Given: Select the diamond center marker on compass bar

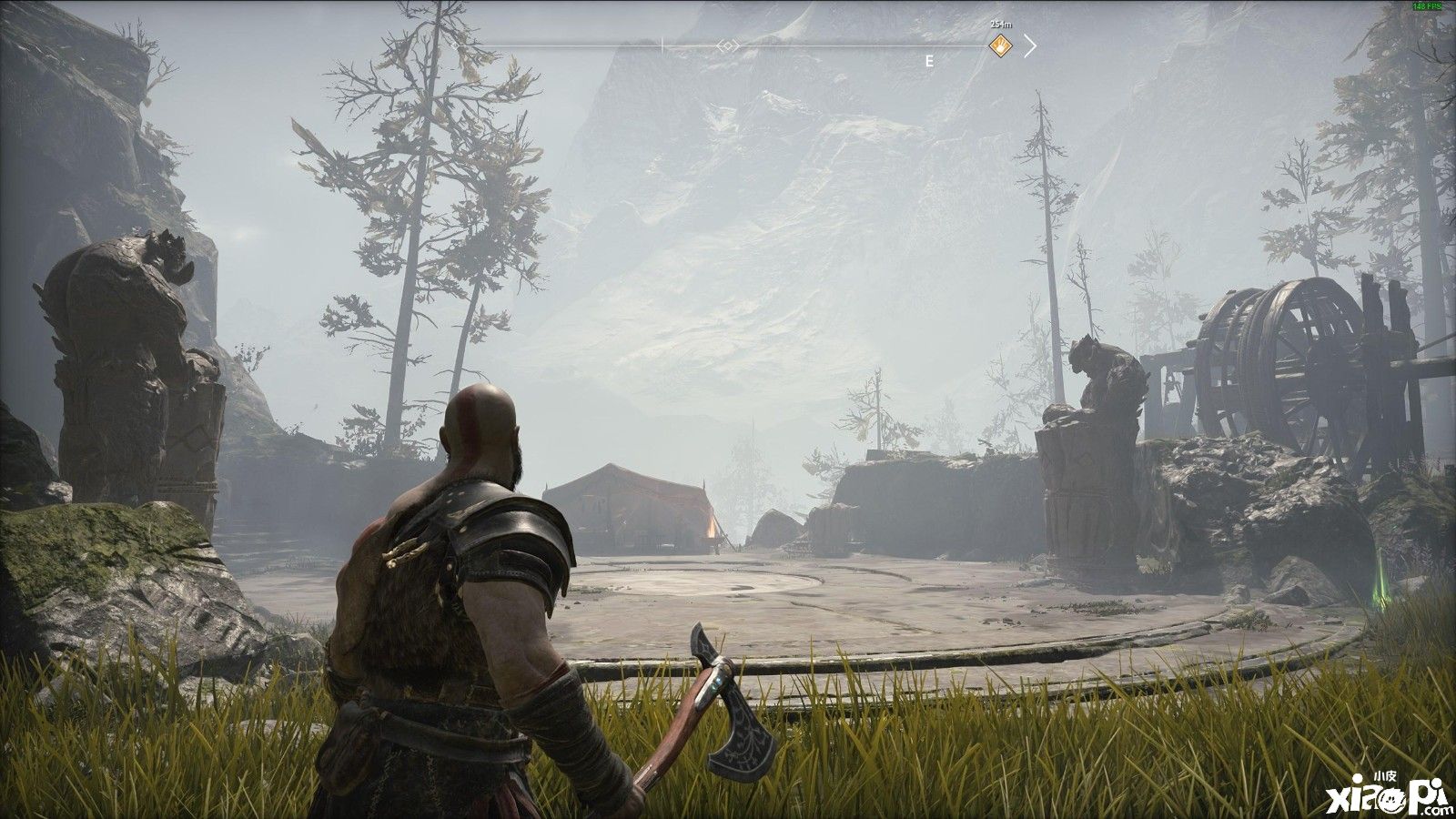Looking at the screenshot, I should click(727, 45).
